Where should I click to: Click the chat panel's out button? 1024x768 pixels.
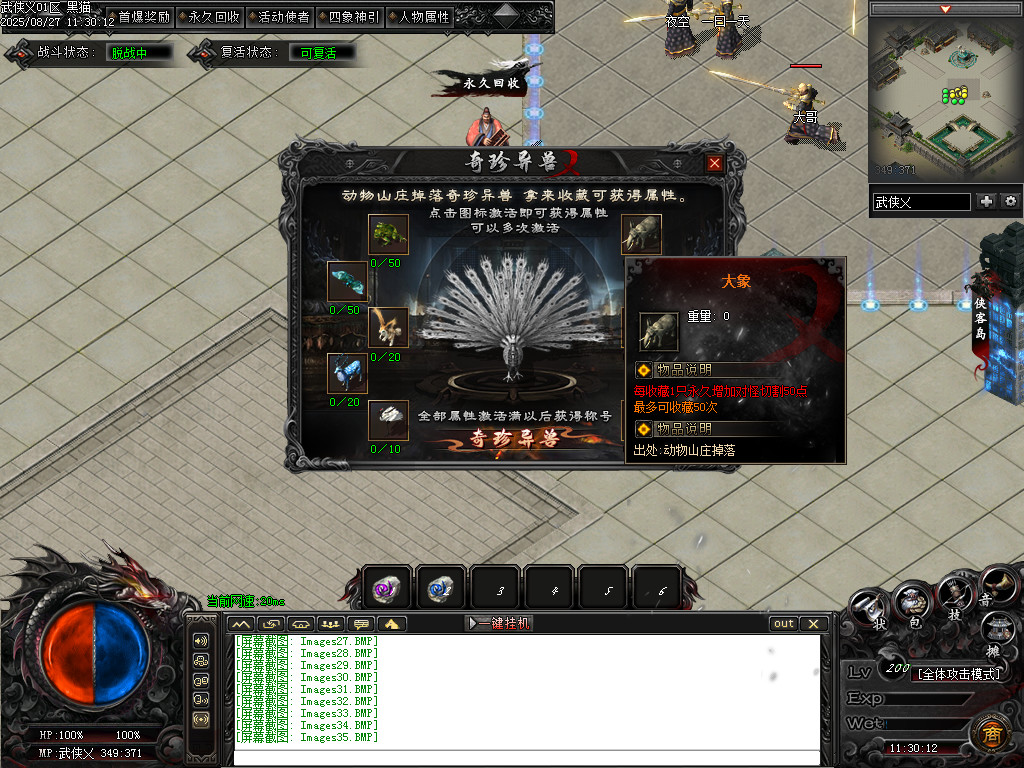coord(784,623)
